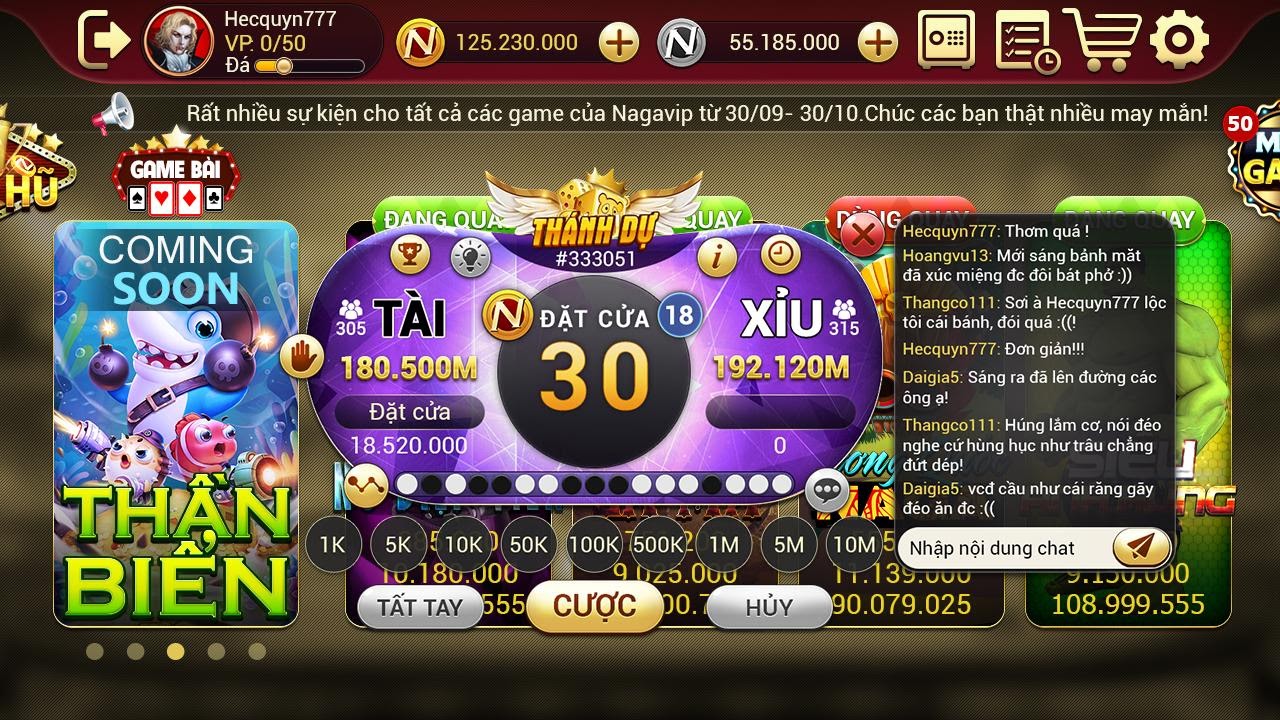Open the settings gear

1179,40
